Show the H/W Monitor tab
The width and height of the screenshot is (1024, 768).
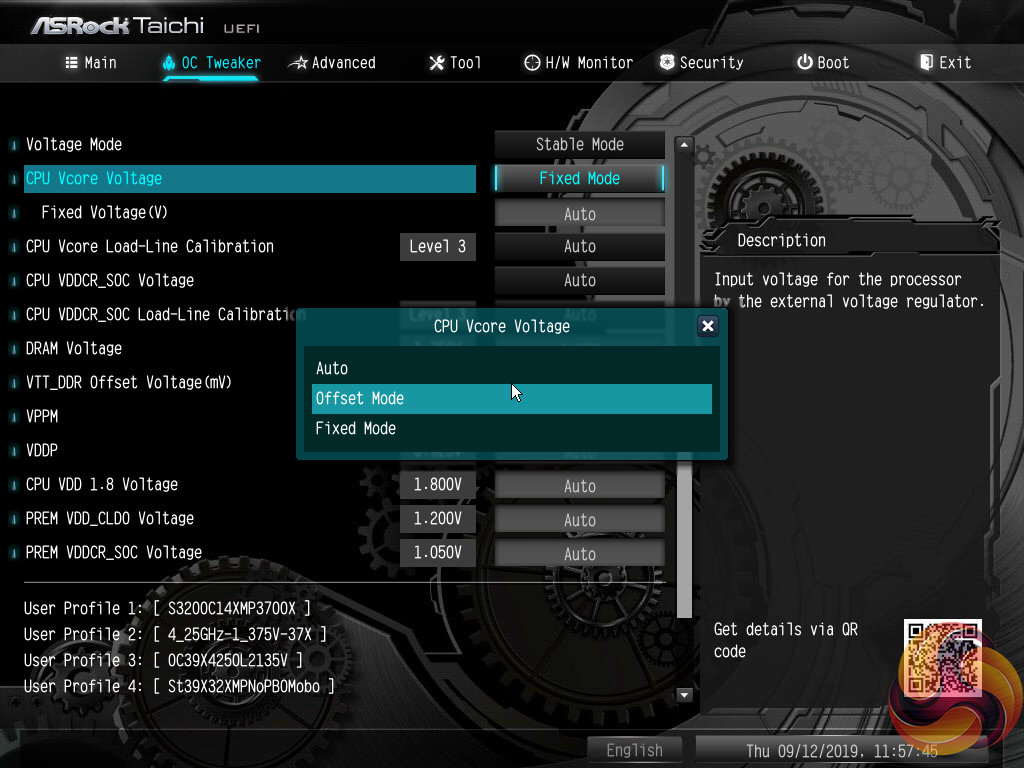(578, 62)
